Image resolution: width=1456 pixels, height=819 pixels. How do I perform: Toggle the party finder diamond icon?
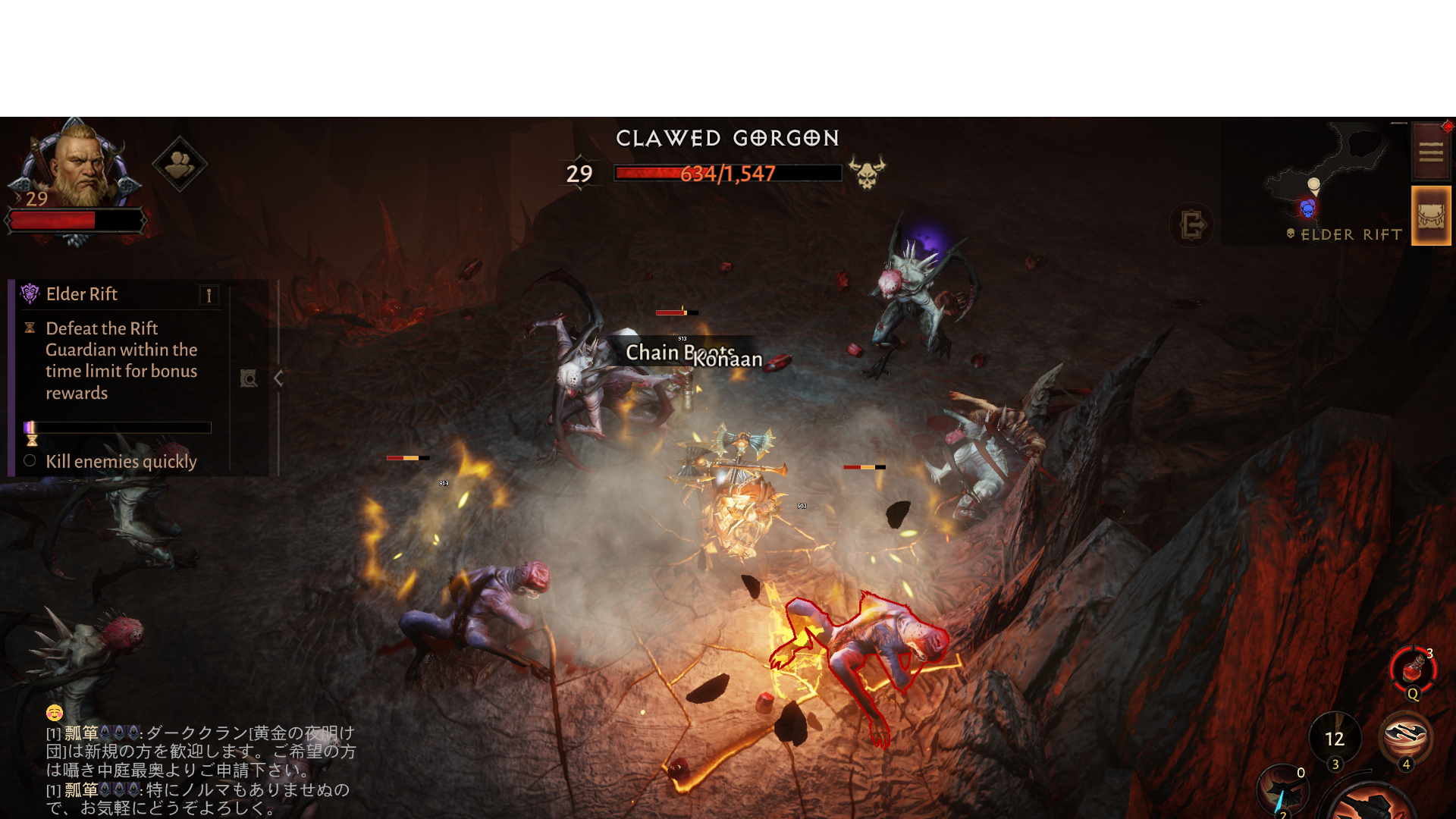[x=180, y=162]
